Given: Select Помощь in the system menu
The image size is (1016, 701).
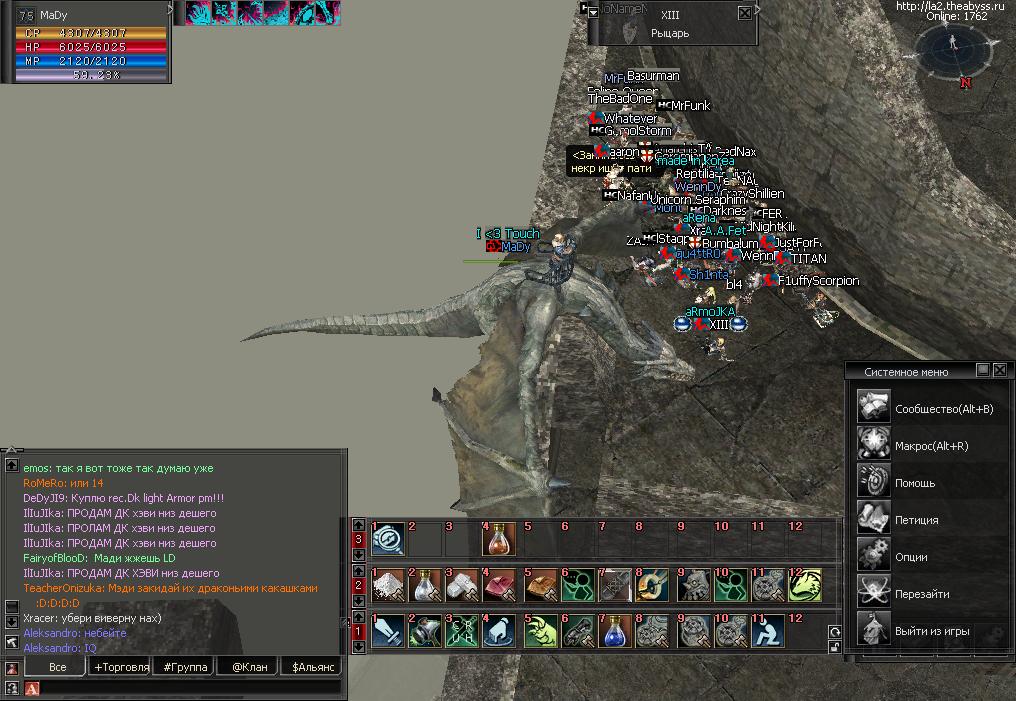Looking at the screenshot, I should [x=915, y=482].
